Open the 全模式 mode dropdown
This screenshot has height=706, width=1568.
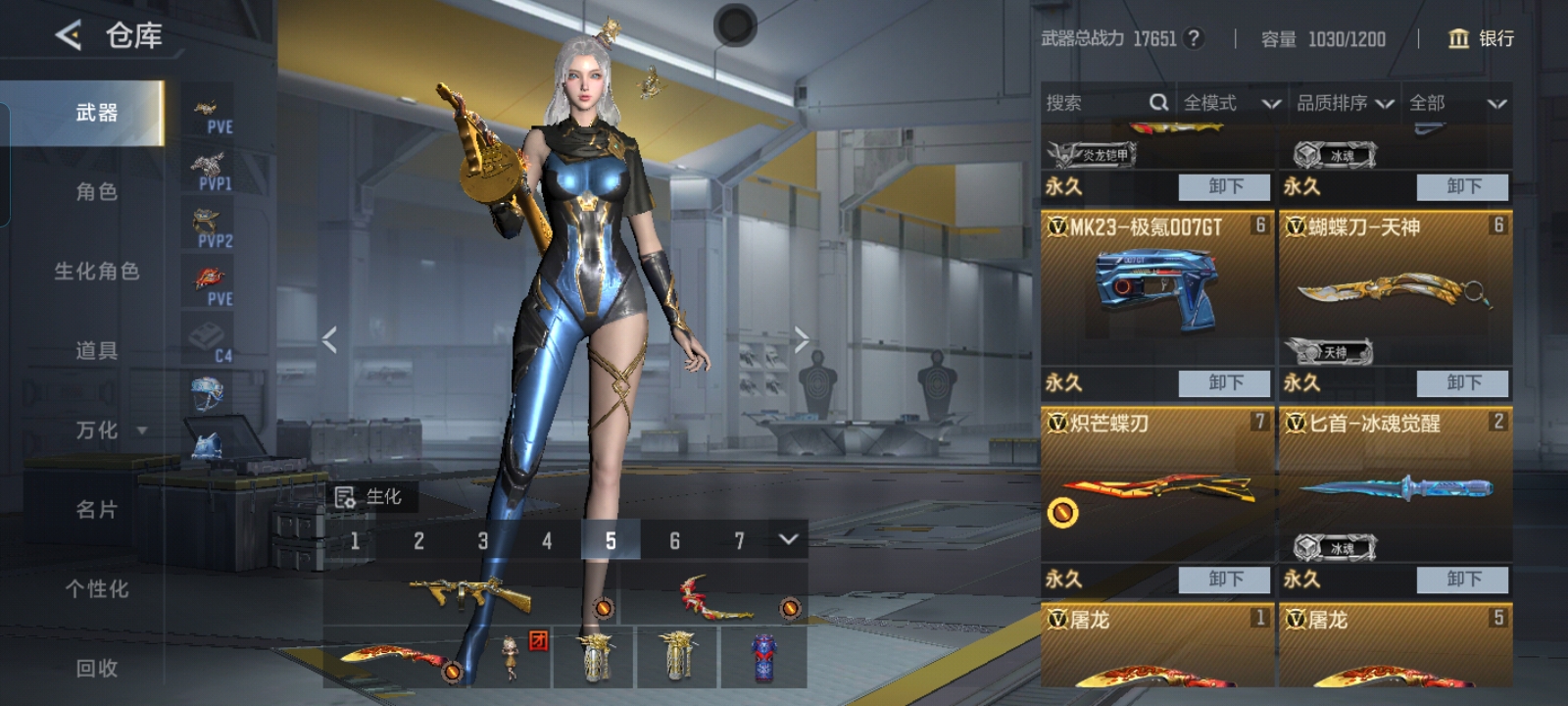coord(1230,103)
